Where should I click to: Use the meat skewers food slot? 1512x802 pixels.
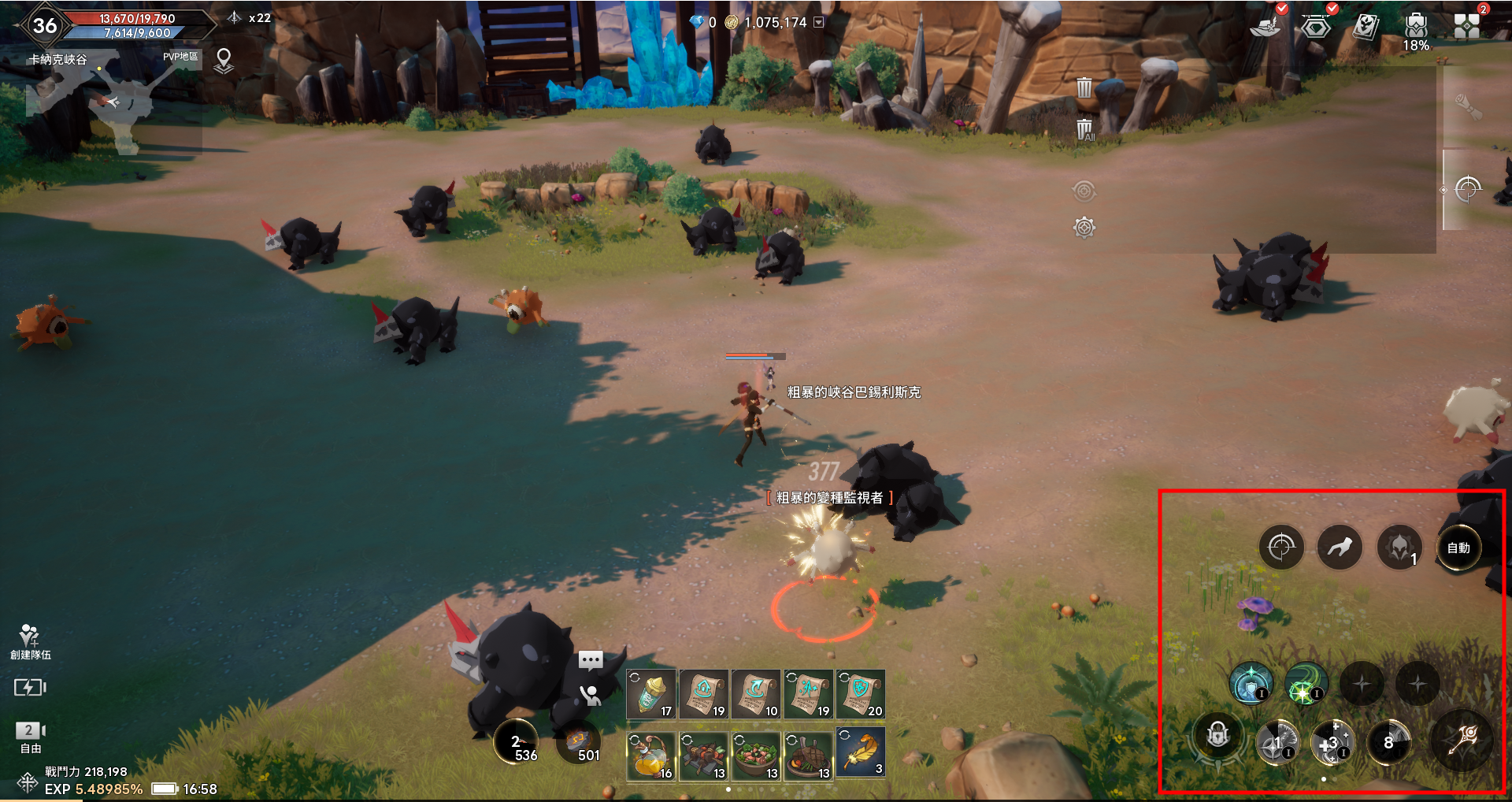click(x=704, y=756)
